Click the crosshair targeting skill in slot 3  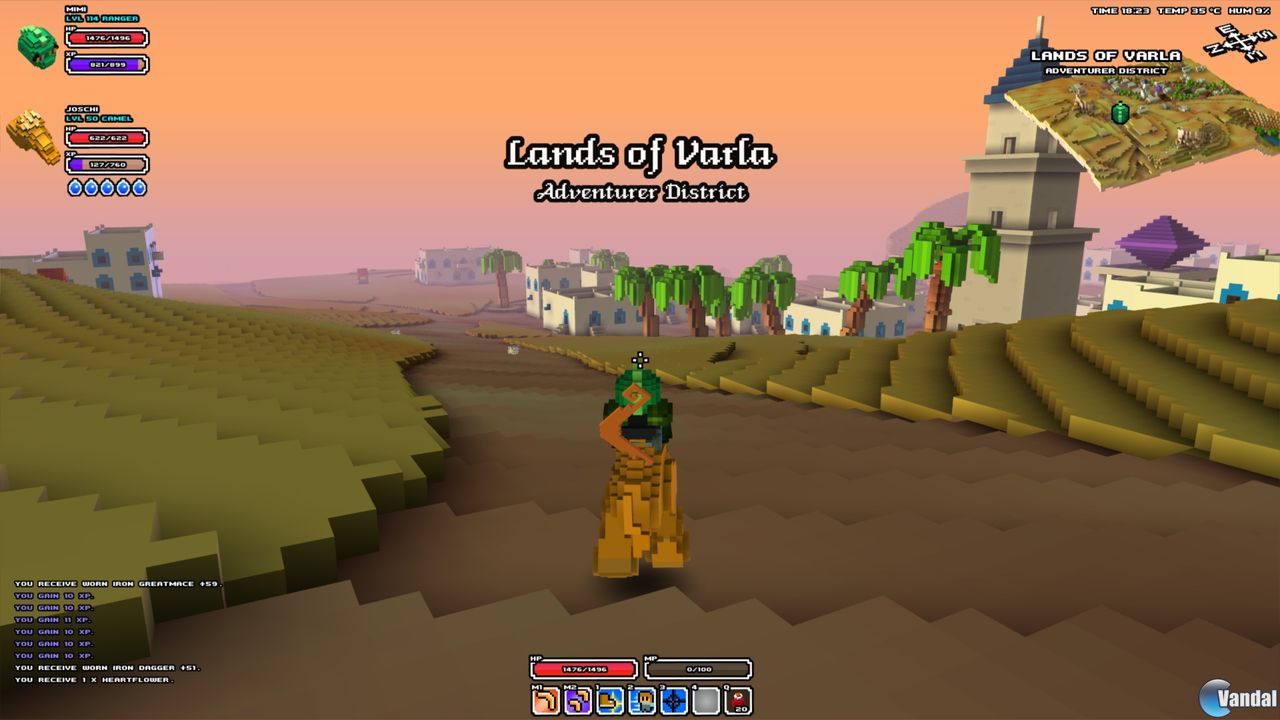671,700
